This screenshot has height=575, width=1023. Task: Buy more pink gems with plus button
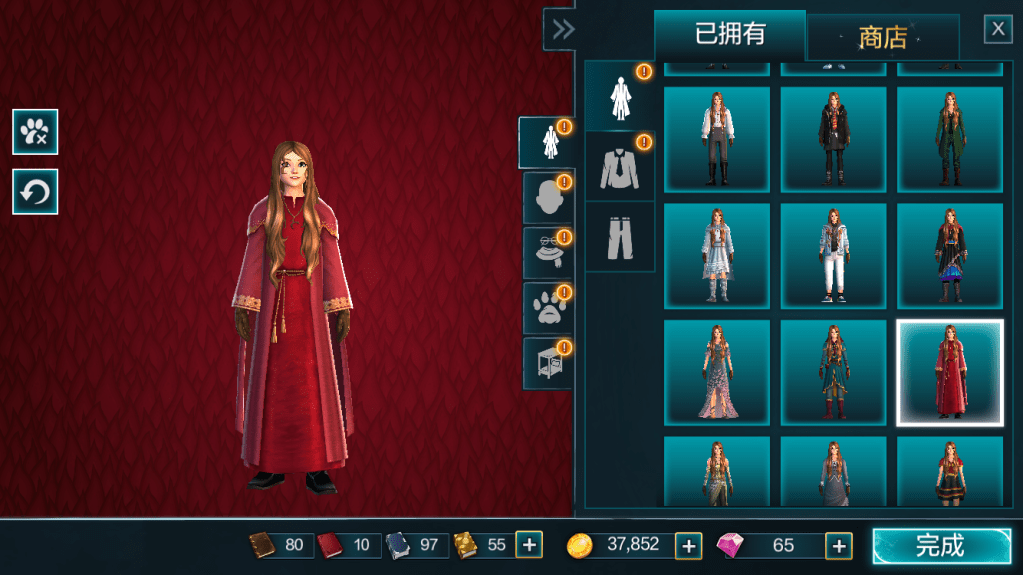pyautogui.click(x=838, y=545)
